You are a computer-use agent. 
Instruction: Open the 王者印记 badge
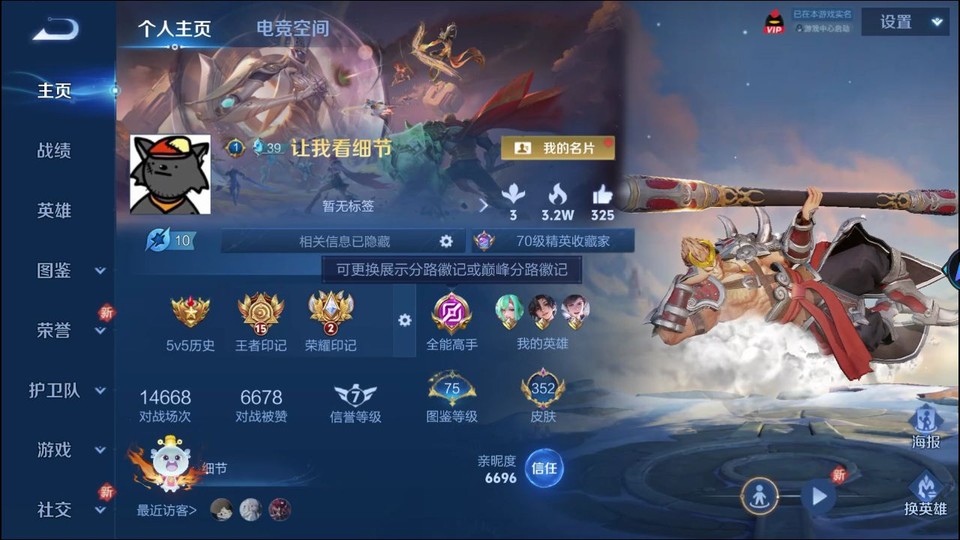(261, 320)
